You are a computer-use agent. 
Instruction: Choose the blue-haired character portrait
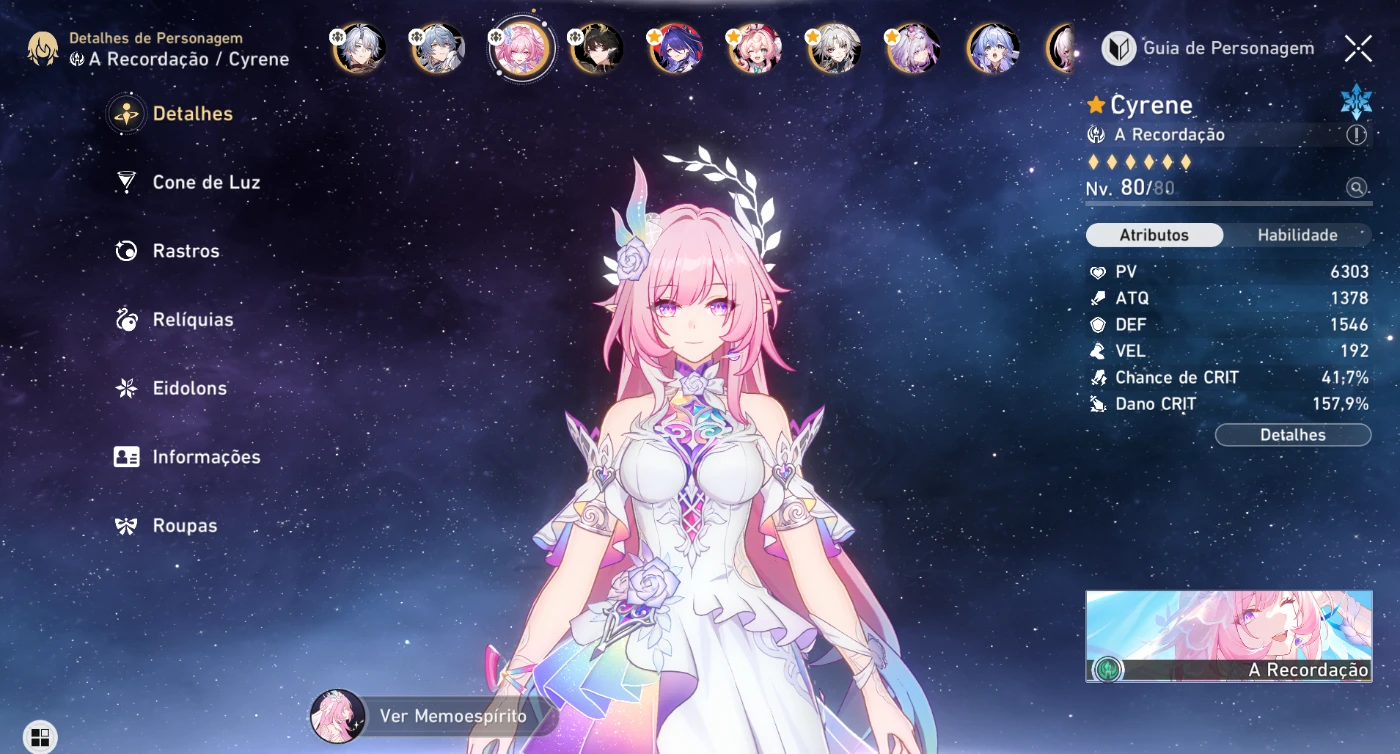click(x=994, y=49)
